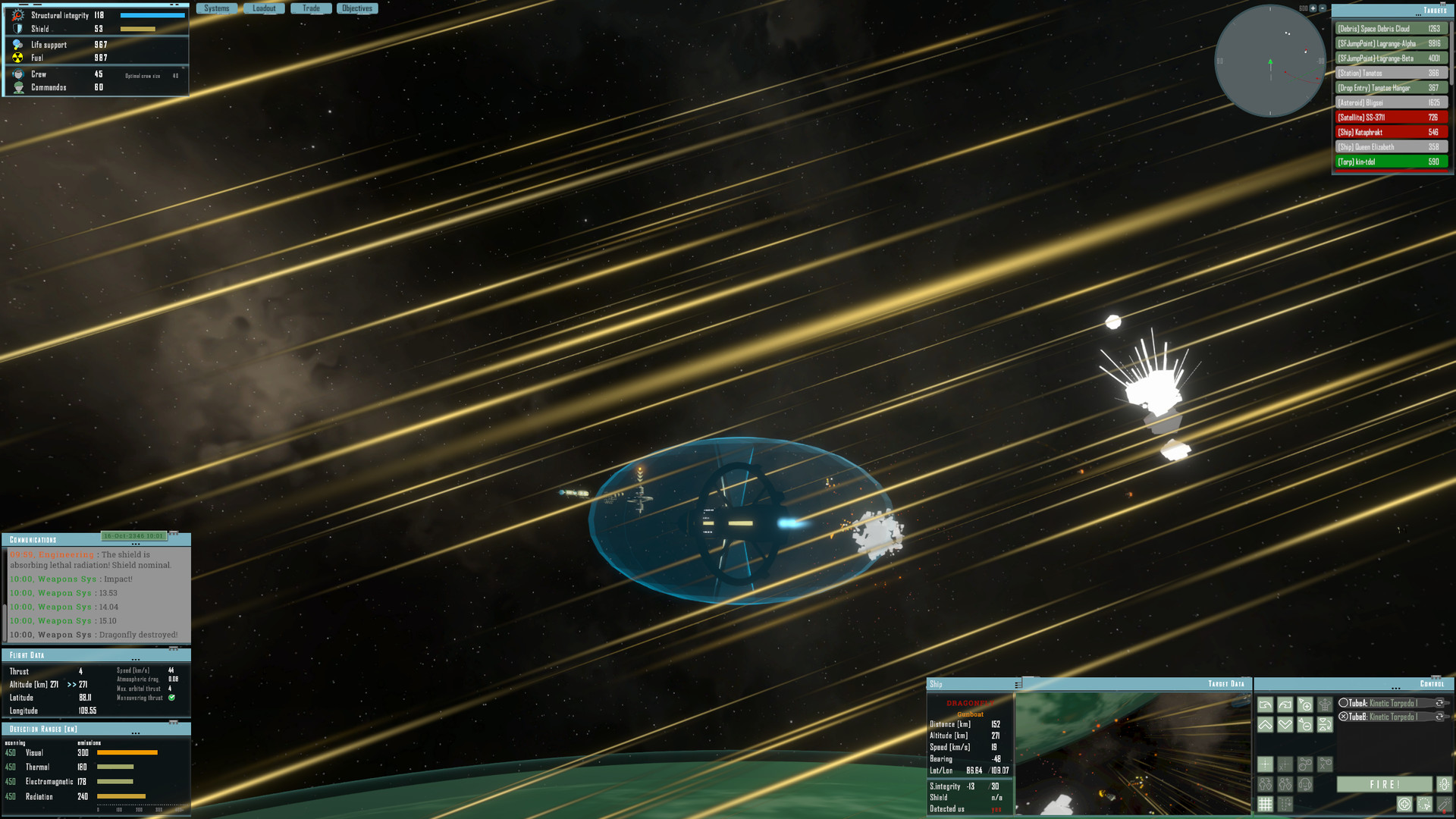Disable TubeB via its circled X toggle
Viewport: 1456px width, 819px height.
coord(1343,716)
